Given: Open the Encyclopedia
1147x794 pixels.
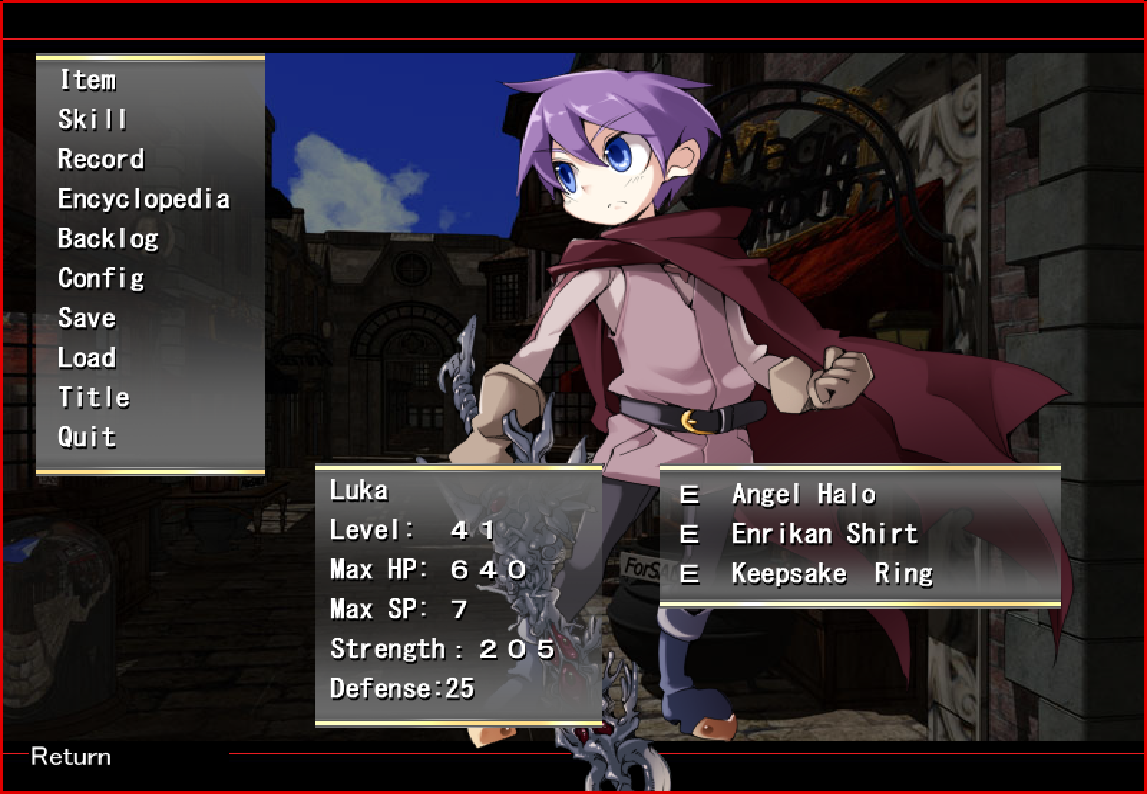Looking at the screenshot, I should pyautogui.click(x=144, y=199).
